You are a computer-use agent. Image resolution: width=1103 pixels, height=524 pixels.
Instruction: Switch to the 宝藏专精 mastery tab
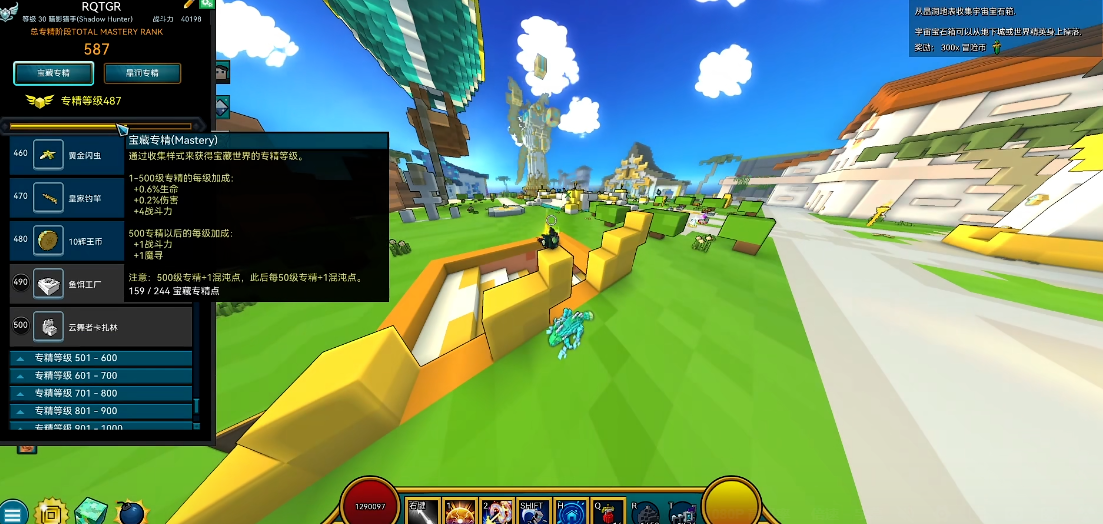[54, 73]
